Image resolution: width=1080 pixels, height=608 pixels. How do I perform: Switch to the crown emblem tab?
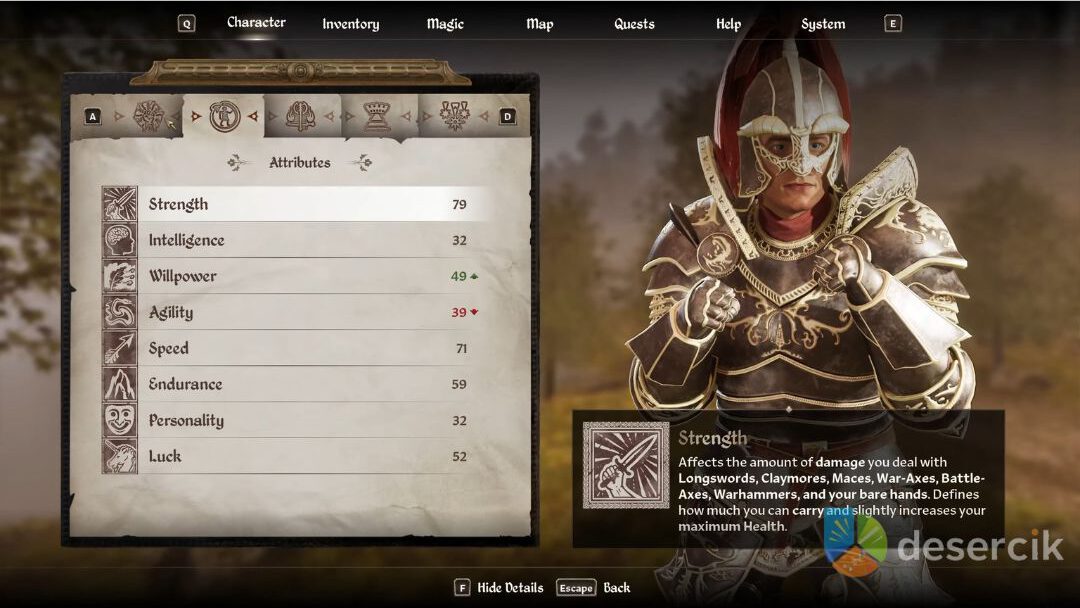coord(376,116)
